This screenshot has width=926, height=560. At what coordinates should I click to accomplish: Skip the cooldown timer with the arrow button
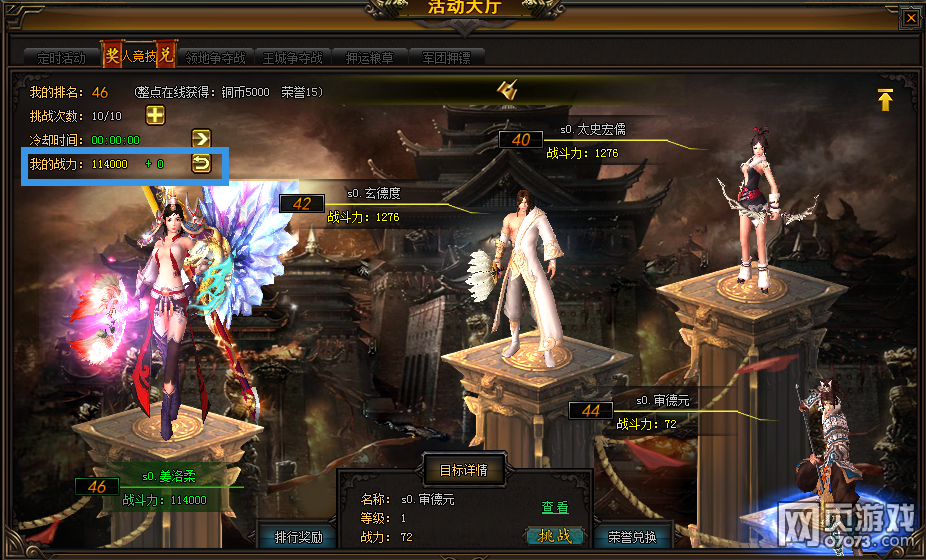(201, 138)
